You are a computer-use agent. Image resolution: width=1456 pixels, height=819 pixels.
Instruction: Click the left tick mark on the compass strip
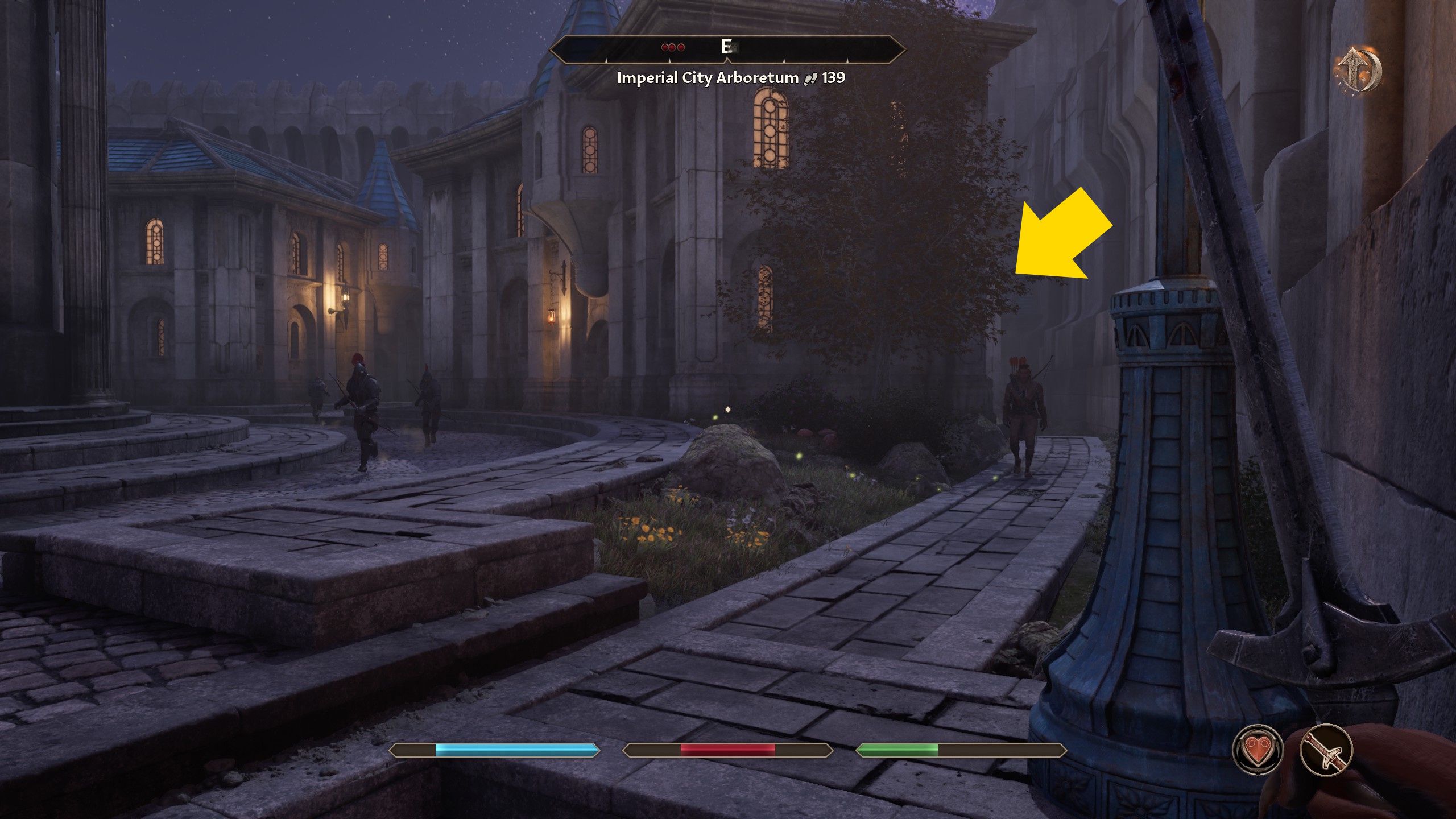point(606,60)
